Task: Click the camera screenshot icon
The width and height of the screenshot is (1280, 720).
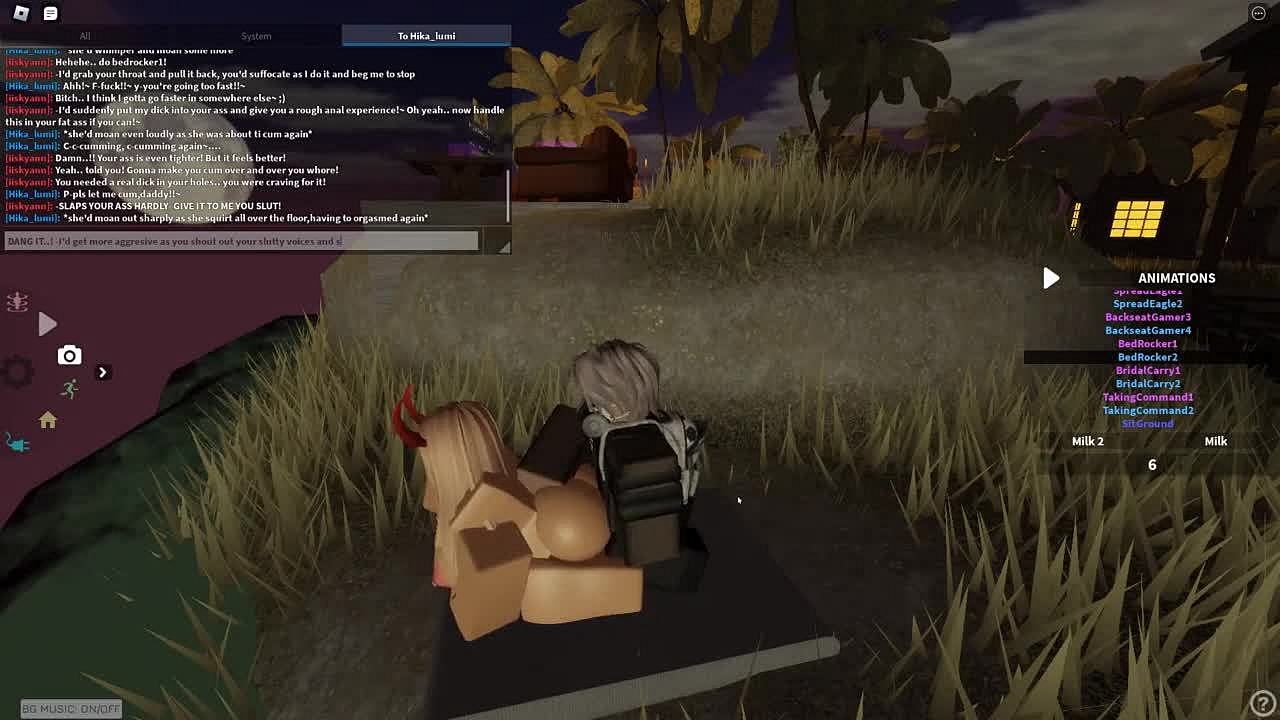Action: (69, 355)
